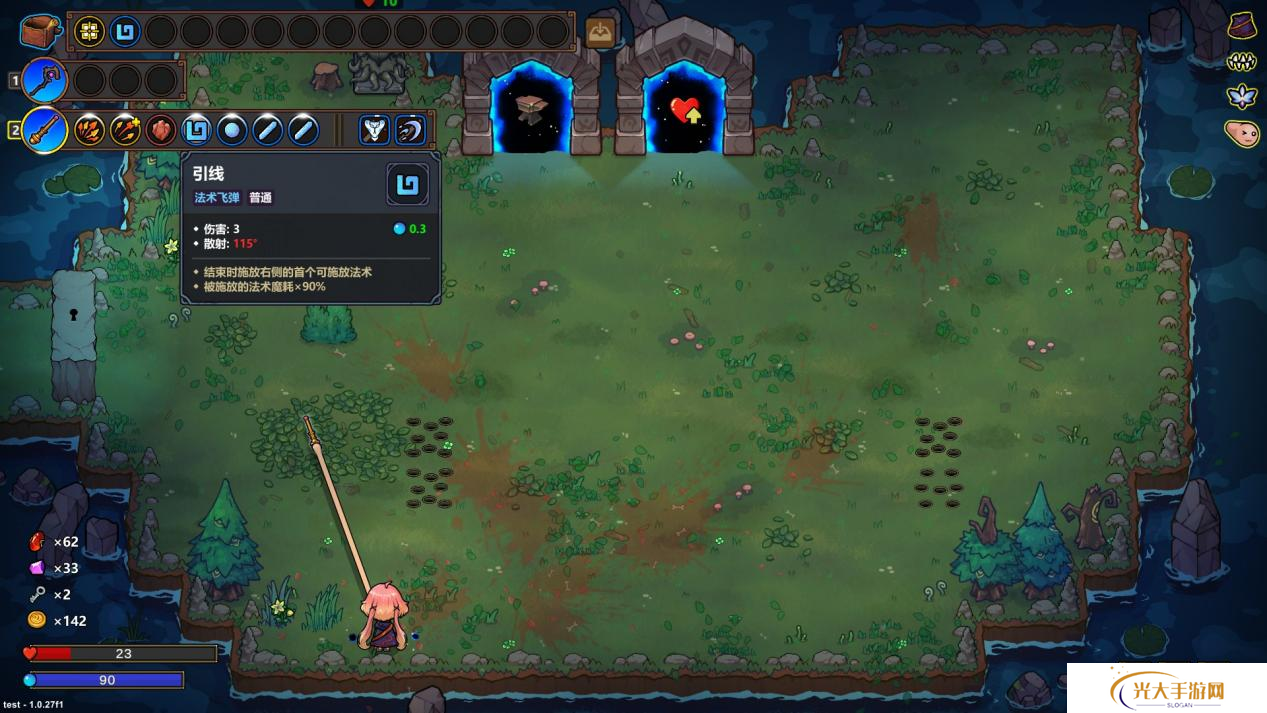Select wand one with purple gem staff
The width and height of the screenshot is (1267, 713).
pyautogui.click(x=44, y=80)
